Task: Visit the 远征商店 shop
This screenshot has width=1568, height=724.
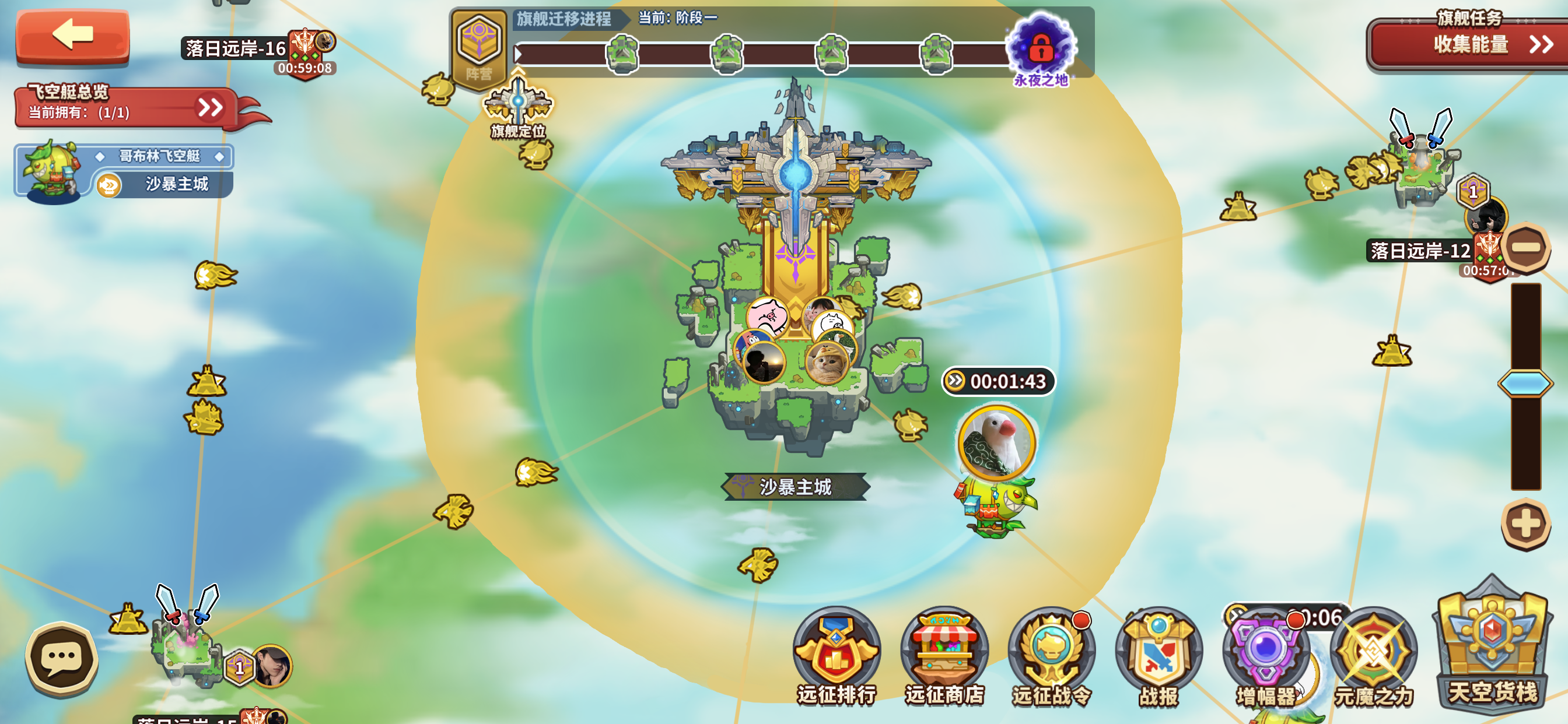Action: (x=944, y=657)
